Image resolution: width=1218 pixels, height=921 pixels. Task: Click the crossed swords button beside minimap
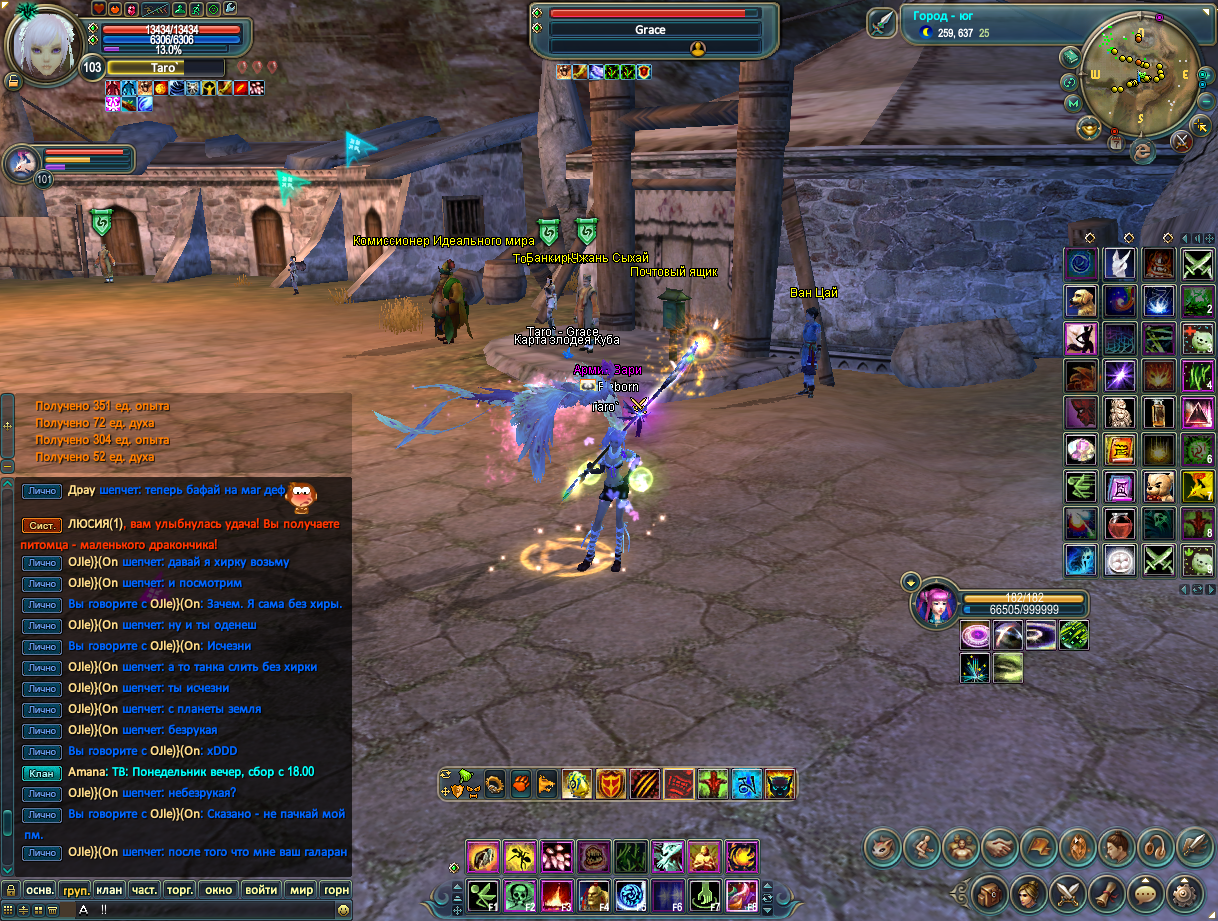(1182, 140)
